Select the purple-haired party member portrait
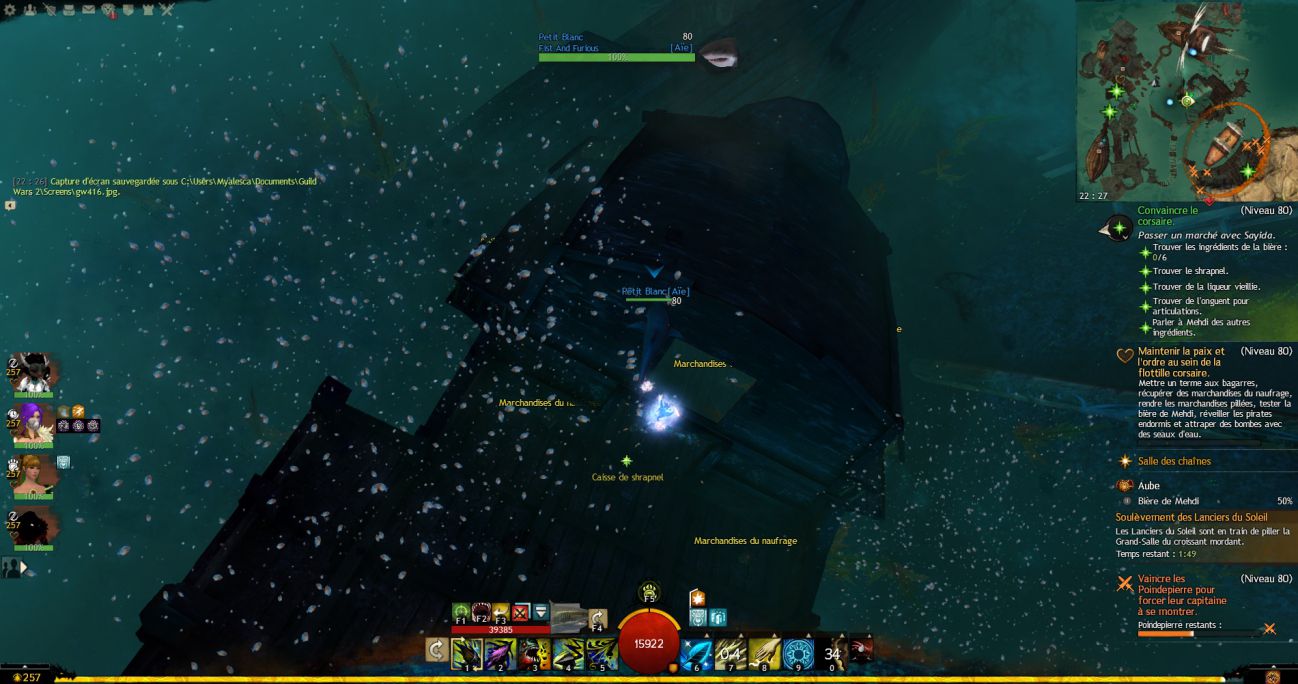Viewport: 1298px width, 684px height. [30, 420]
